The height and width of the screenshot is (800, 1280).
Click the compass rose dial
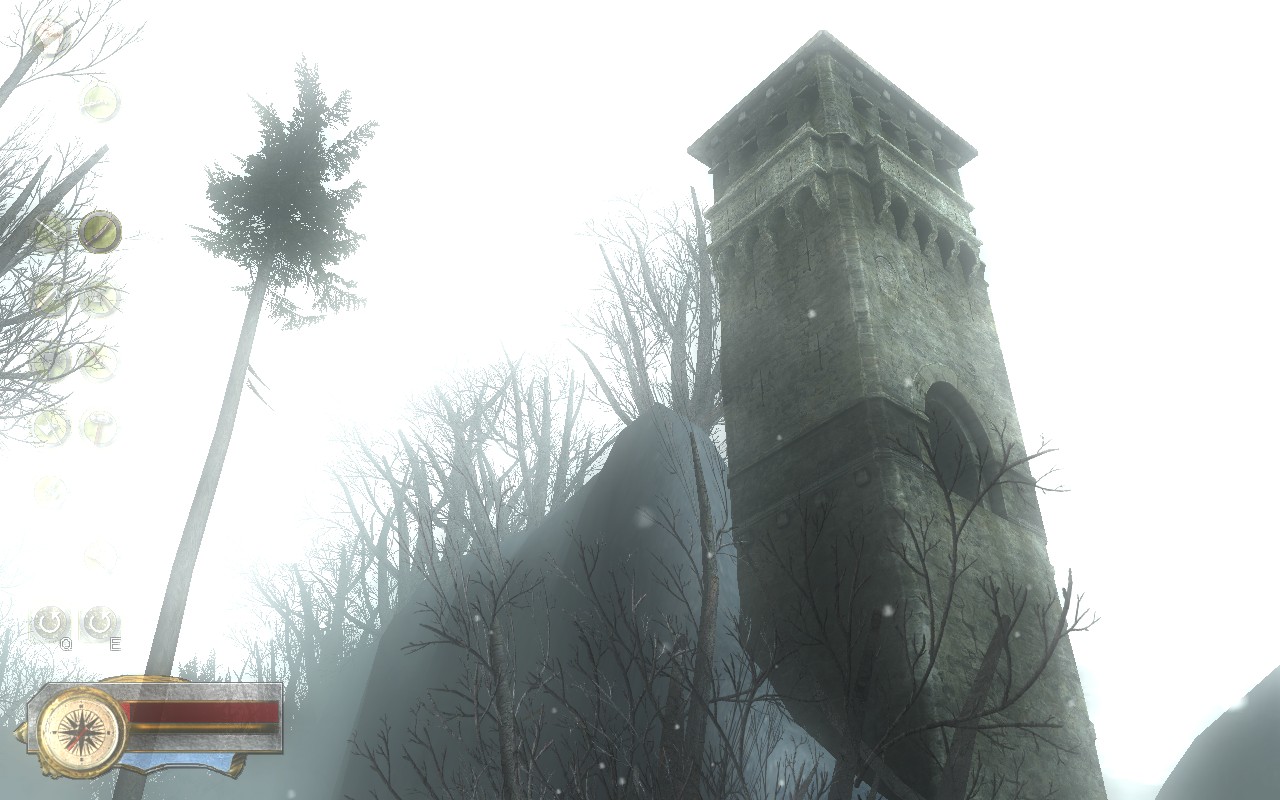tap(81, 732)
